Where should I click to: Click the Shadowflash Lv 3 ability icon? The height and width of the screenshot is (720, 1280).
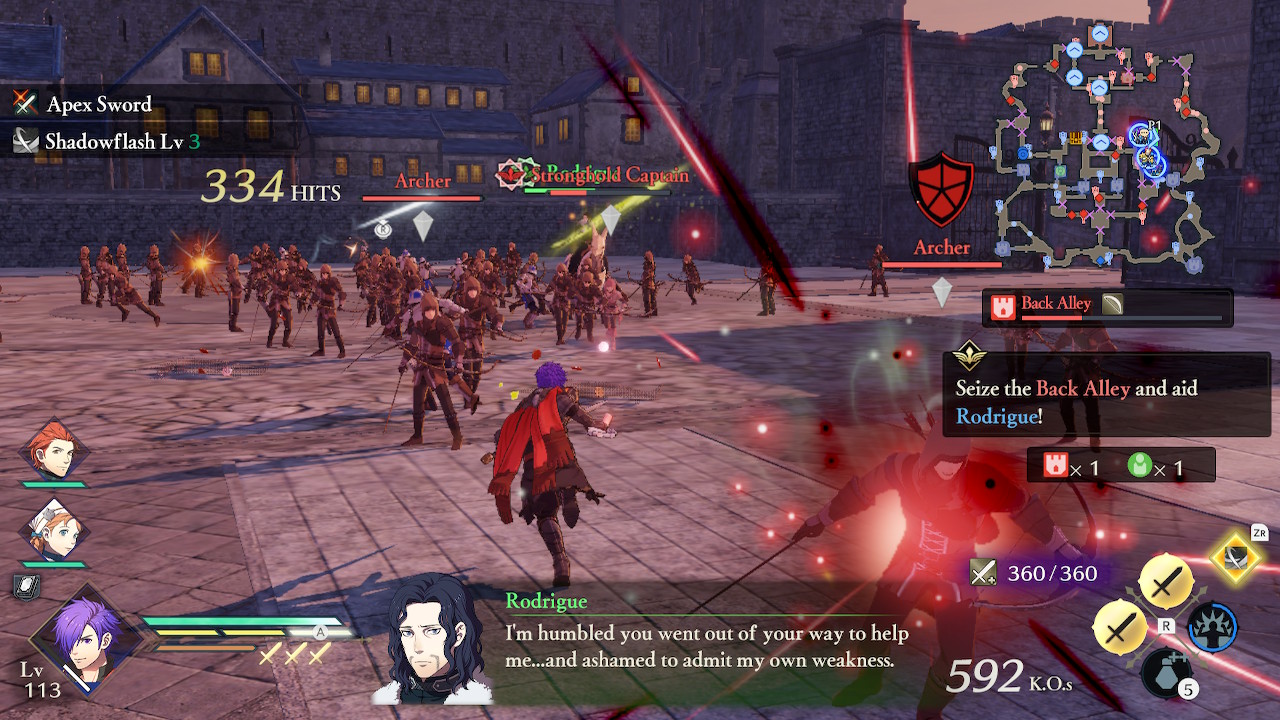click(x=25, y=140)
